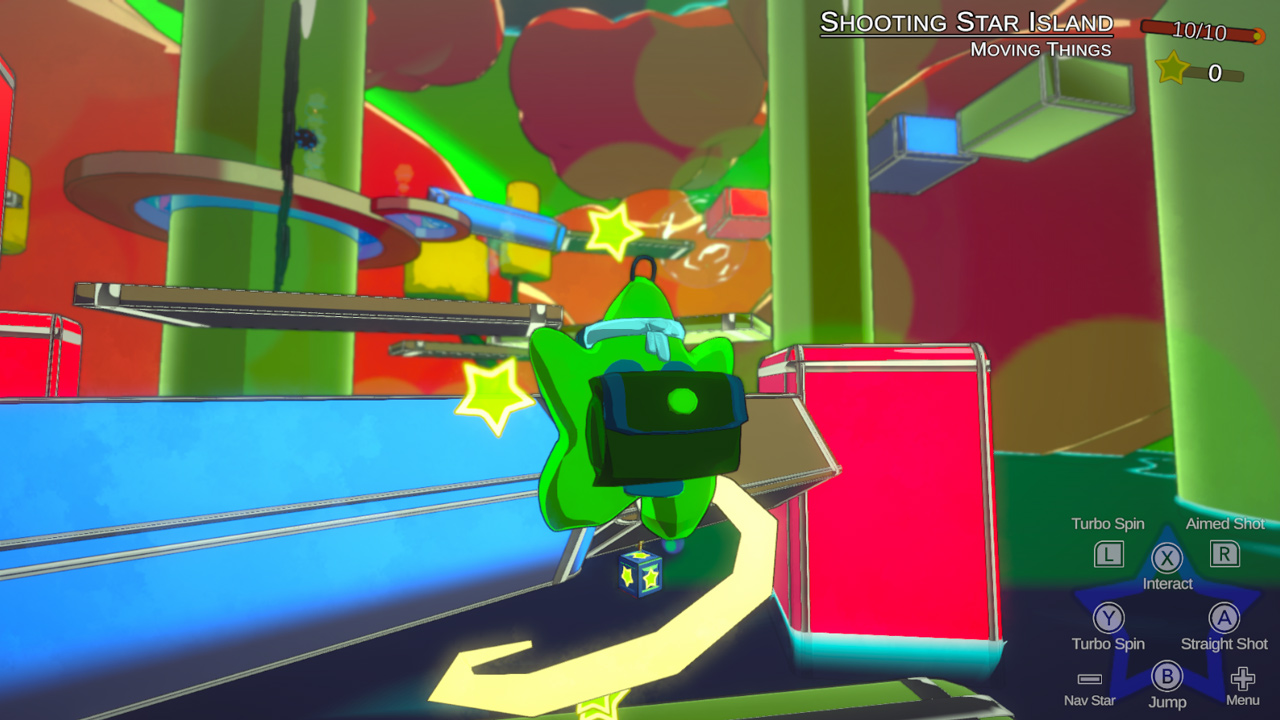Screen dimensions: 1280x720
Task: Click the L button Turbo Spin prompt
Action: pos(1108,555)
